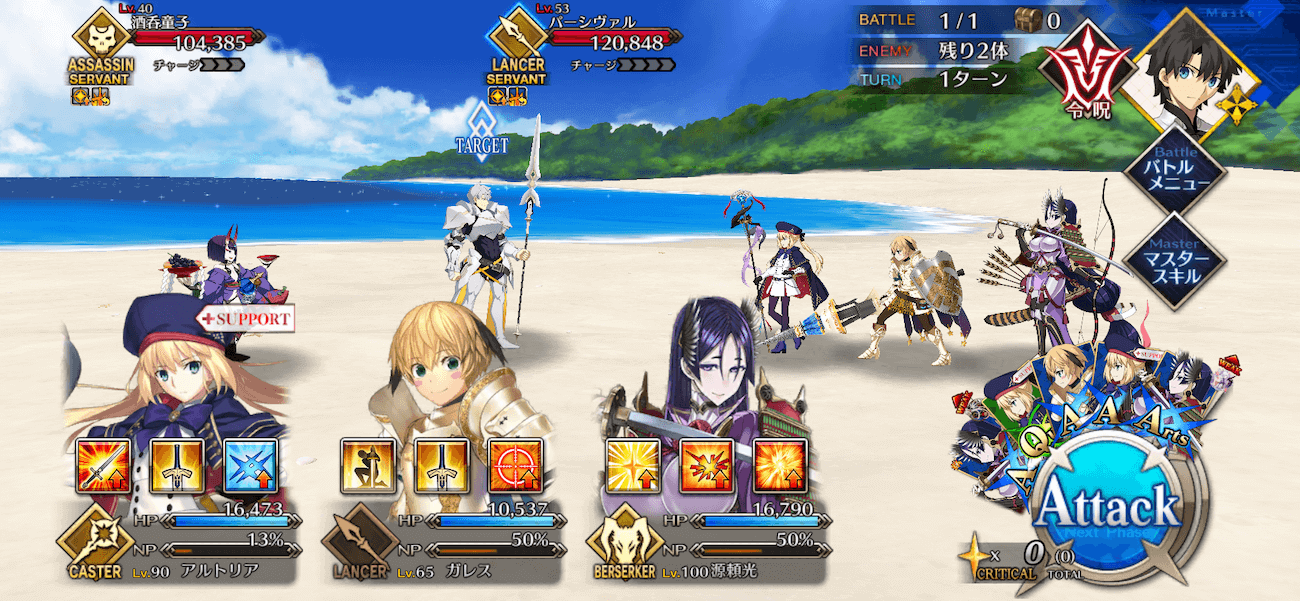1300x601 pixels.
Task: Use Artoria Caster's golden sword skill
Action: coord(177,466)
